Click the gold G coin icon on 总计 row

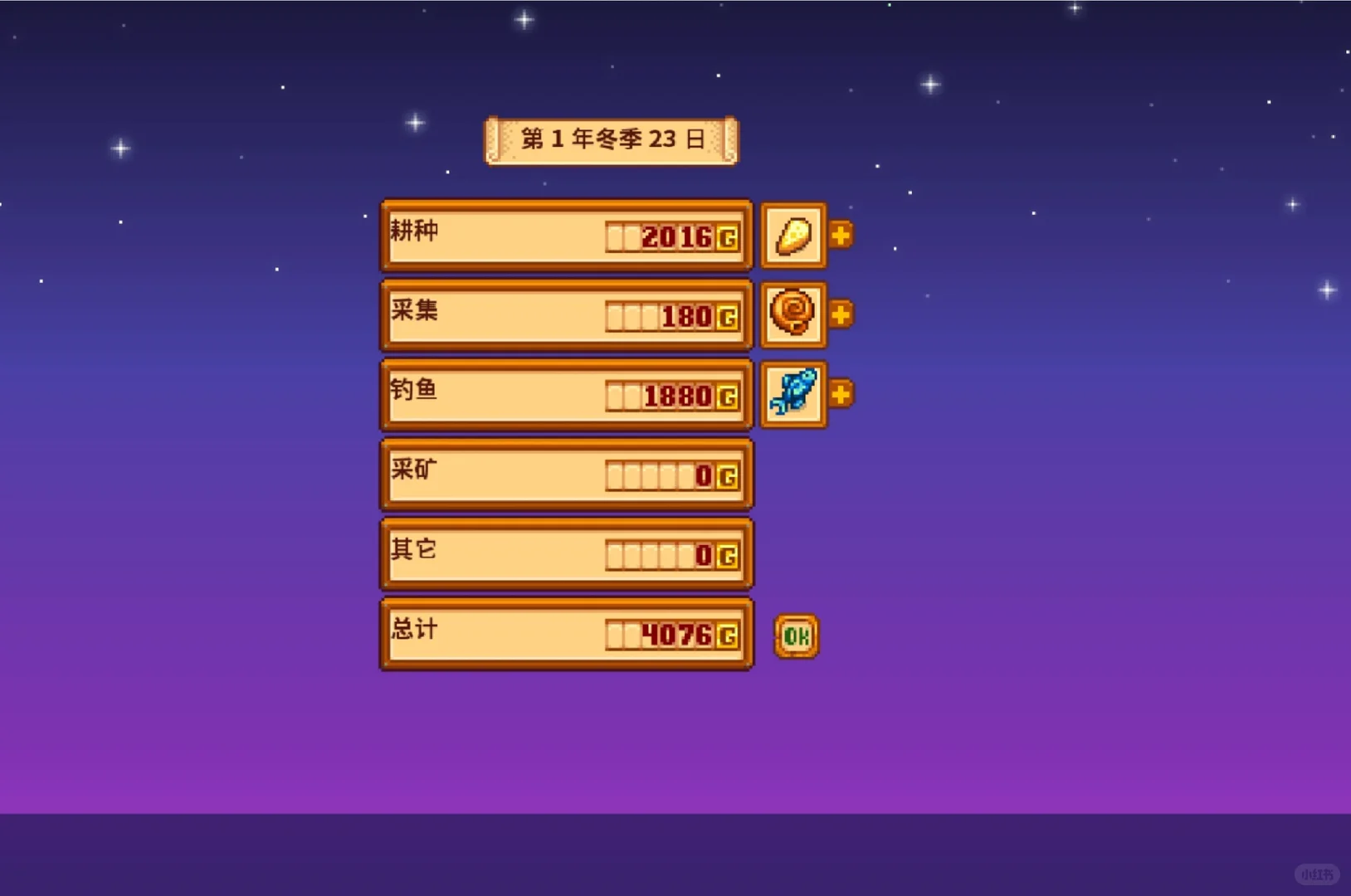click(728, 633)
